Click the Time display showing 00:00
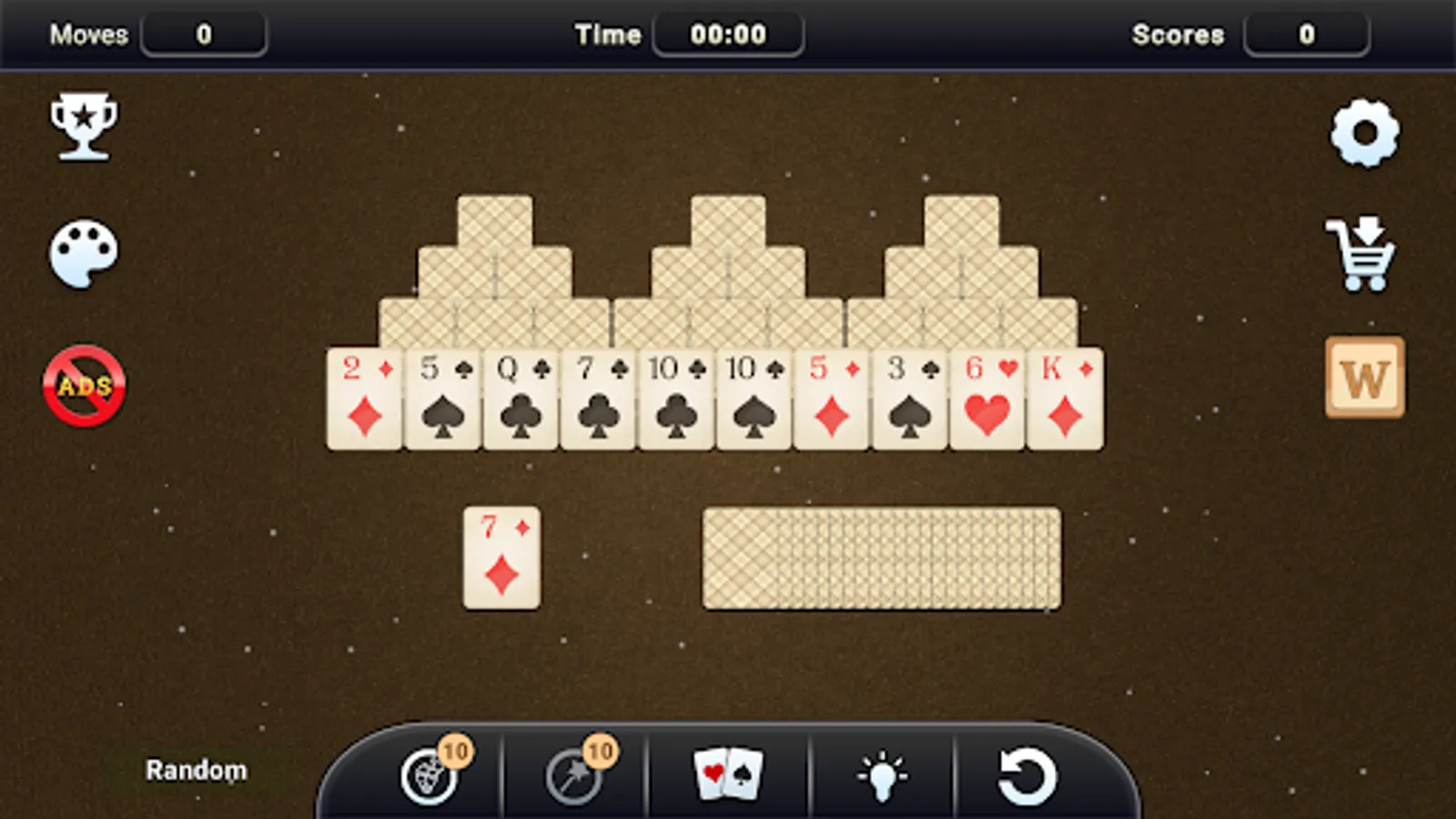The width and height of the screenshot is (1456, 819). [727, 34]
